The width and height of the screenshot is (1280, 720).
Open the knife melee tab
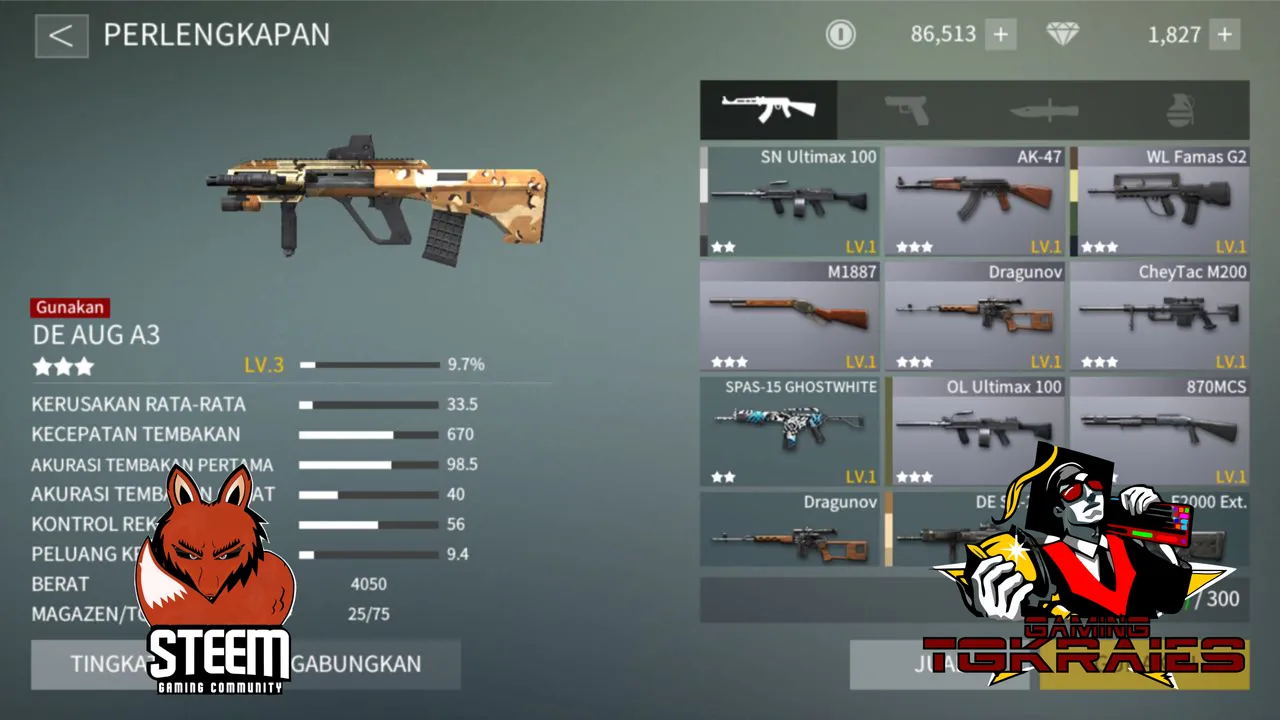point(1043,110)
